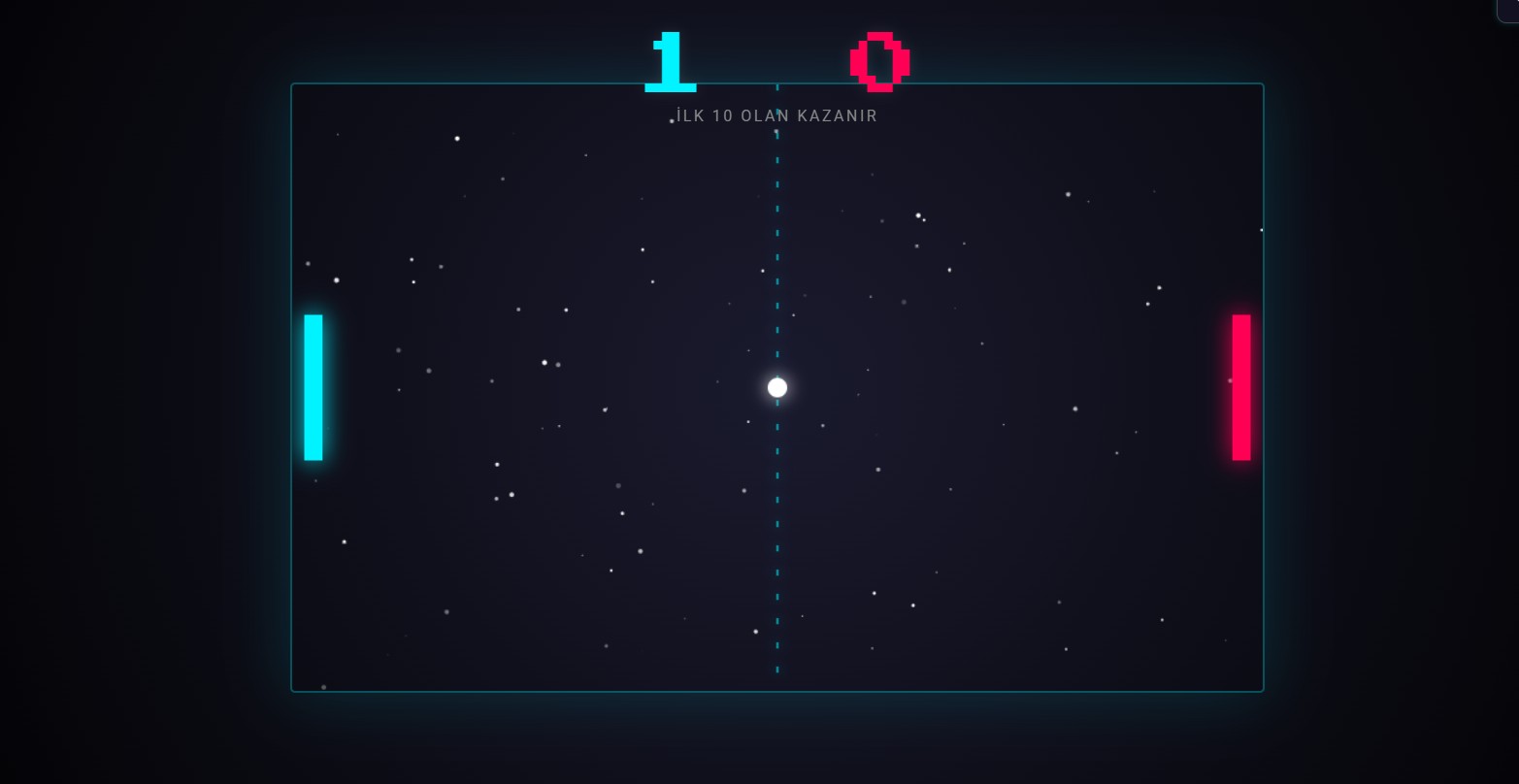Click the red opponent paddle
This screenshot has width=1519, height=784.
(1241, 387)
